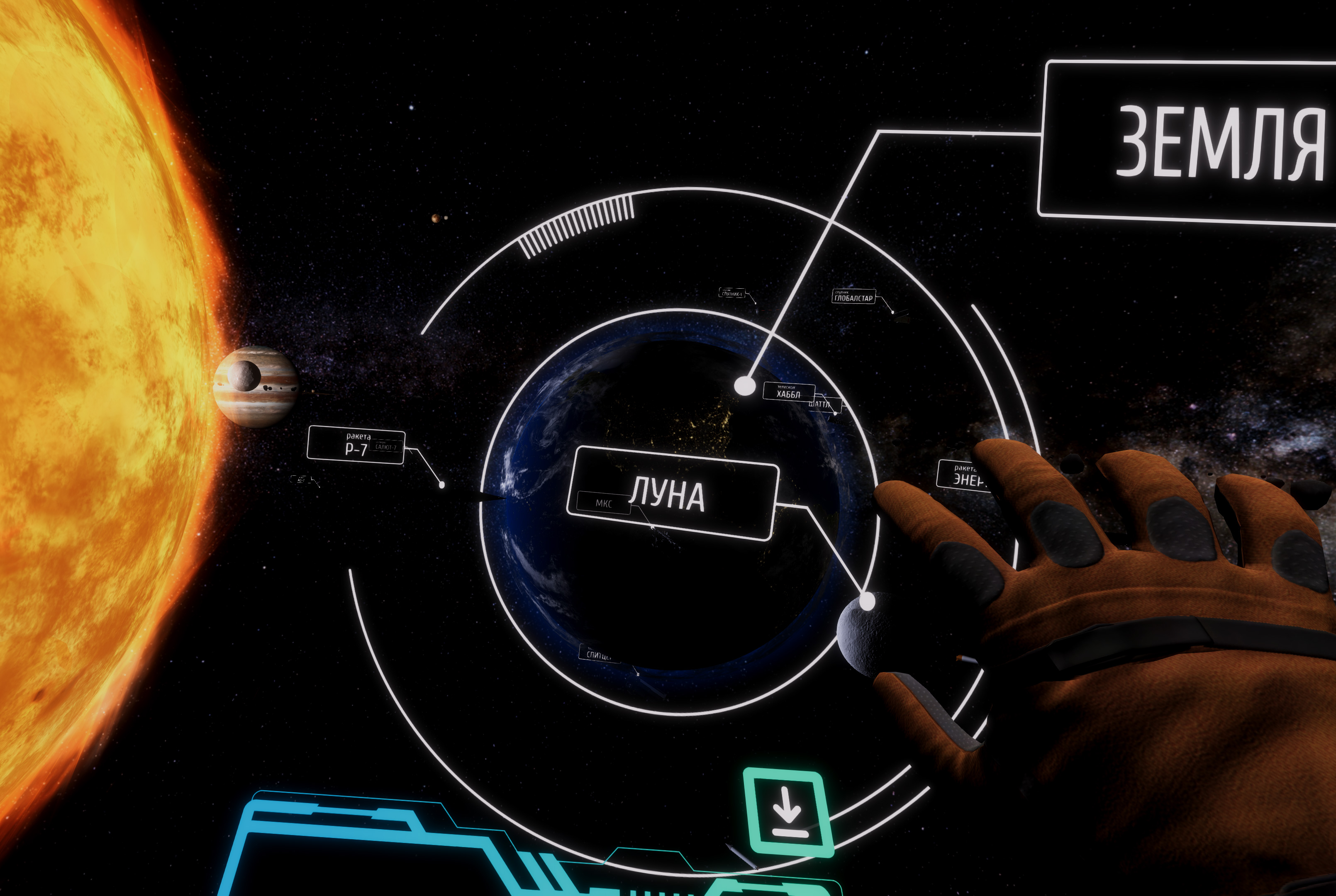This screenshot has height=896, width=1336.
Task: Open the blue folder icon
Action: point(371,846)
